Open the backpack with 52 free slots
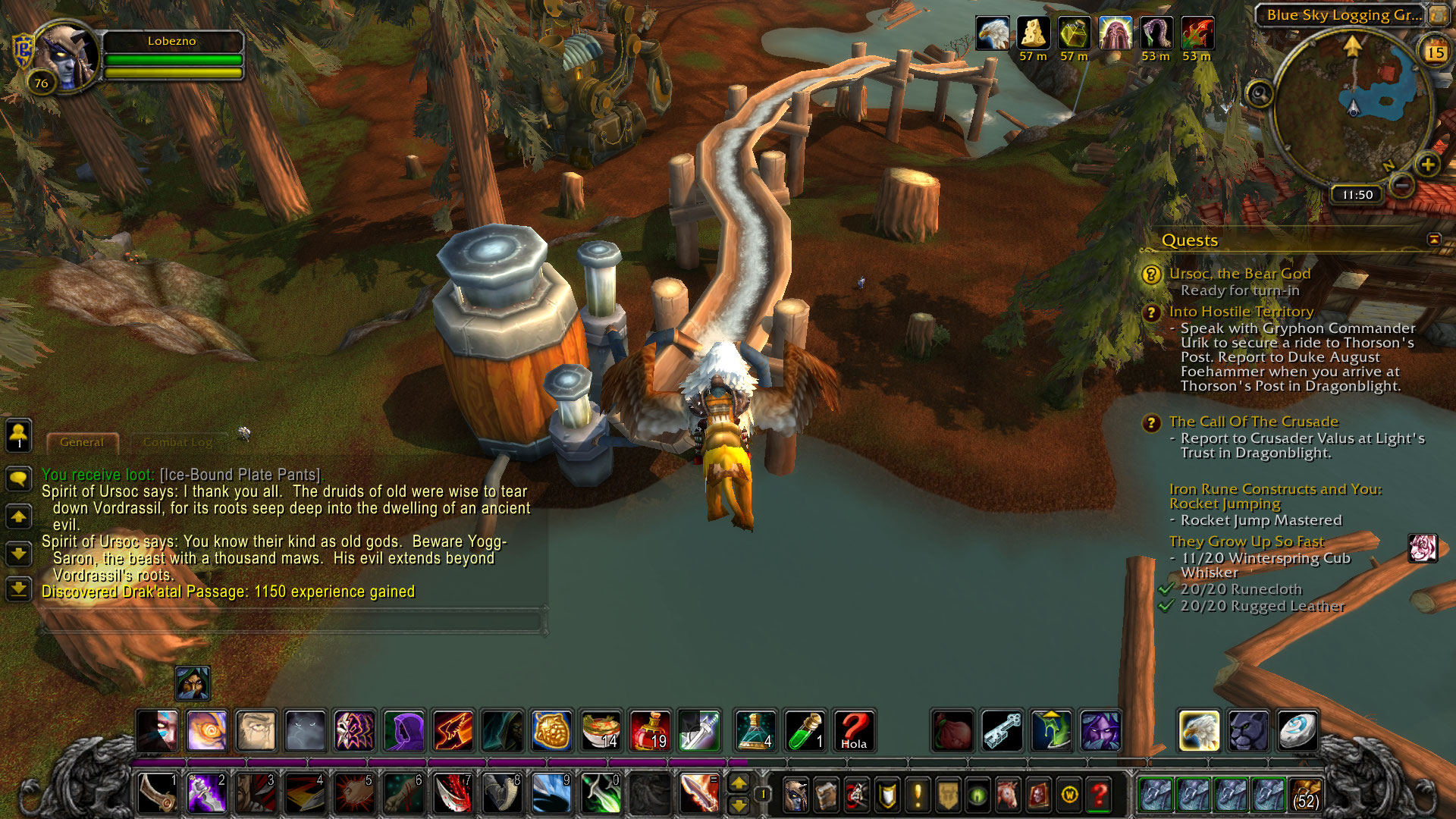 point(1304,794)
